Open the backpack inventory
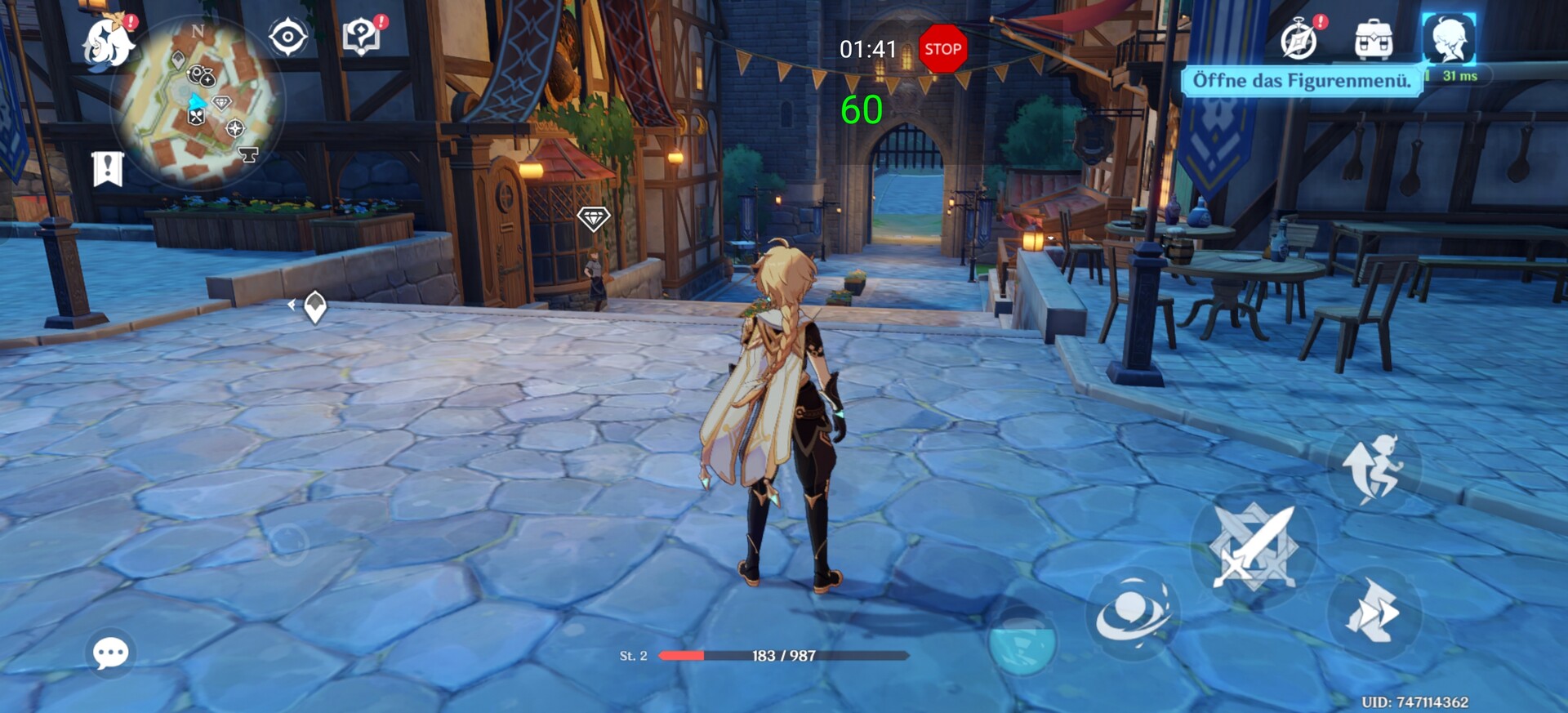Viewport: 1568px width, 713px height. coord(1374,40)
